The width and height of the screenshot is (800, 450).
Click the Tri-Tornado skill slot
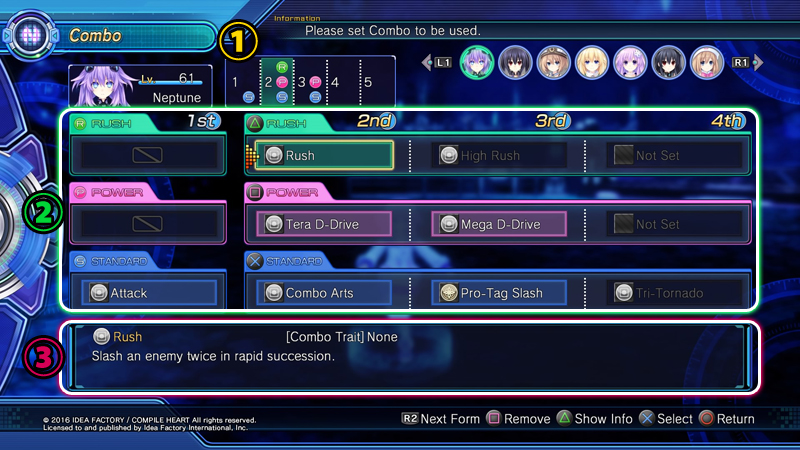click(x=675, y=293)
